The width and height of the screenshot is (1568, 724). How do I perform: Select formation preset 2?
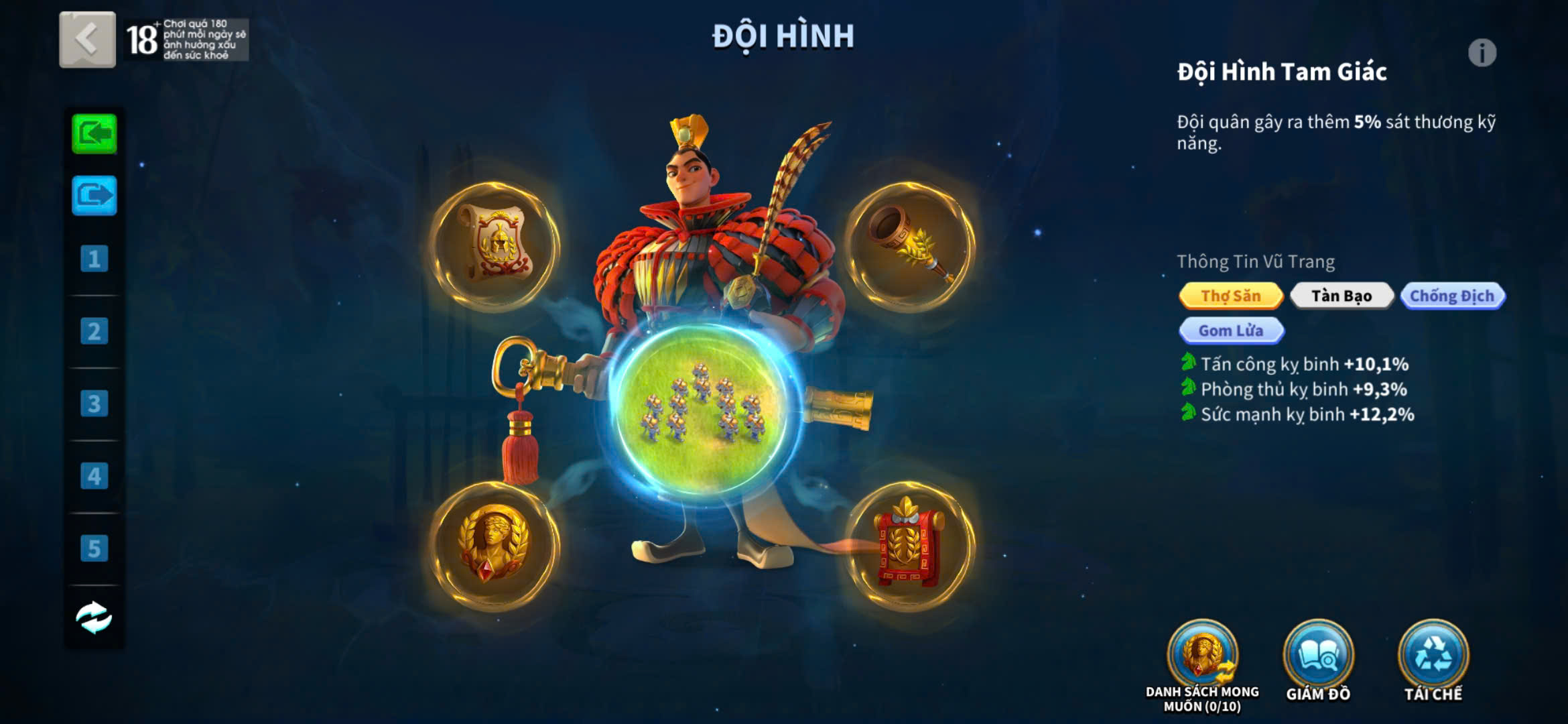(94, 331)
